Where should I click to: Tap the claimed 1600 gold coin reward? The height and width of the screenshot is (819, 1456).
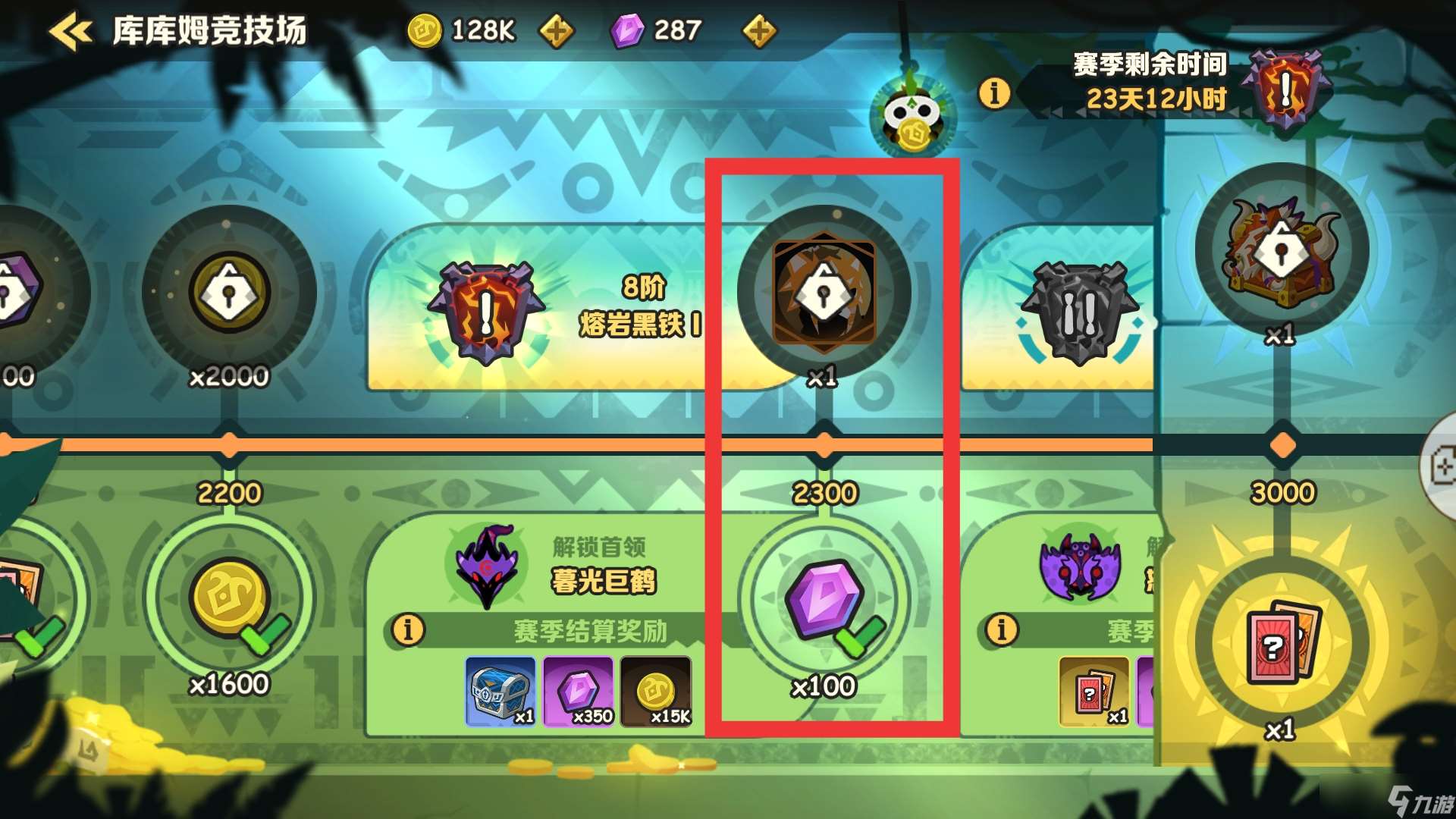[229, 599]
